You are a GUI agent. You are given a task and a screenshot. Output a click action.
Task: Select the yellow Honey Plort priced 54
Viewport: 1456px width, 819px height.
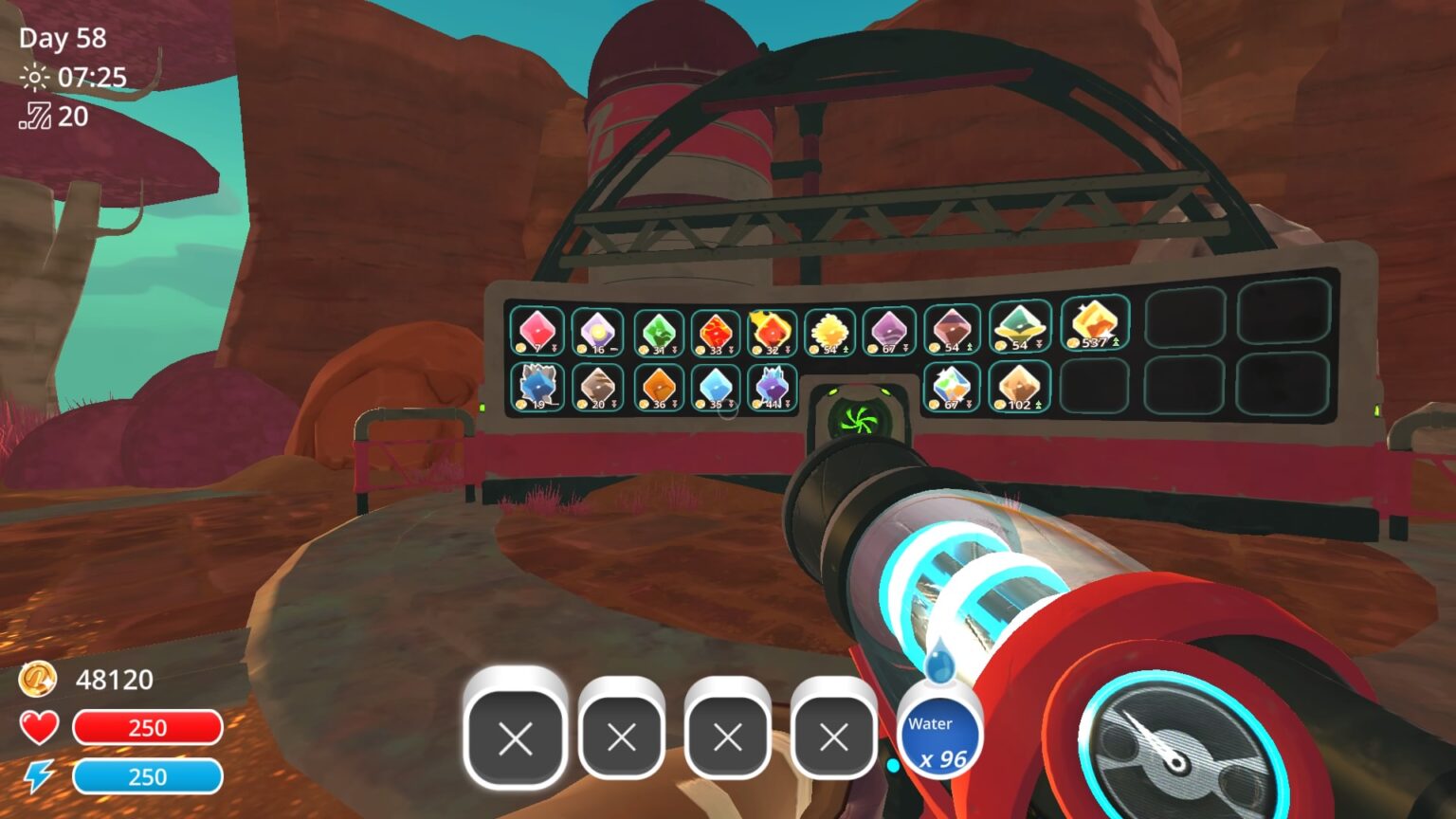pyautogui.click(x=828, y=330)
